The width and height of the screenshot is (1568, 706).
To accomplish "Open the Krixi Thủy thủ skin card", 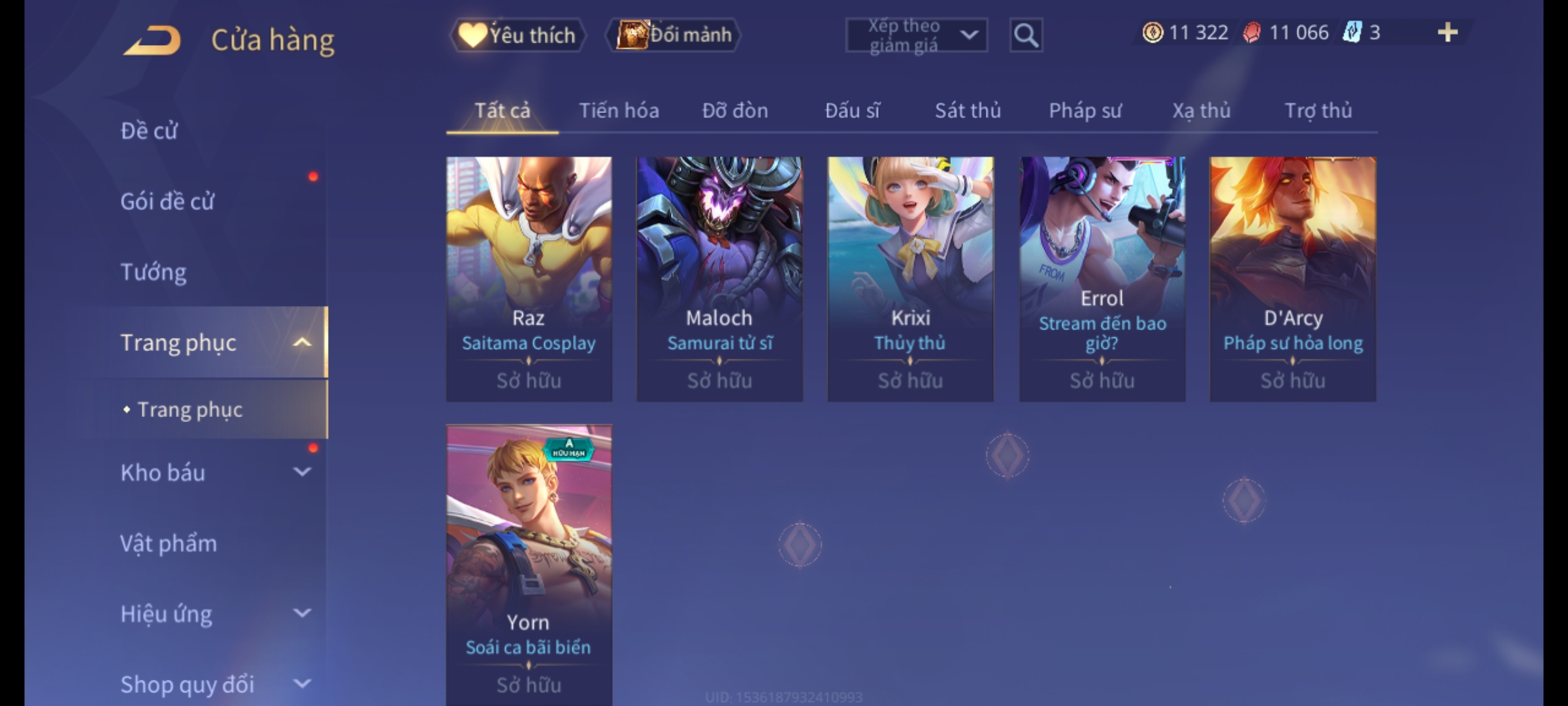I will click(x=910, y=278).
